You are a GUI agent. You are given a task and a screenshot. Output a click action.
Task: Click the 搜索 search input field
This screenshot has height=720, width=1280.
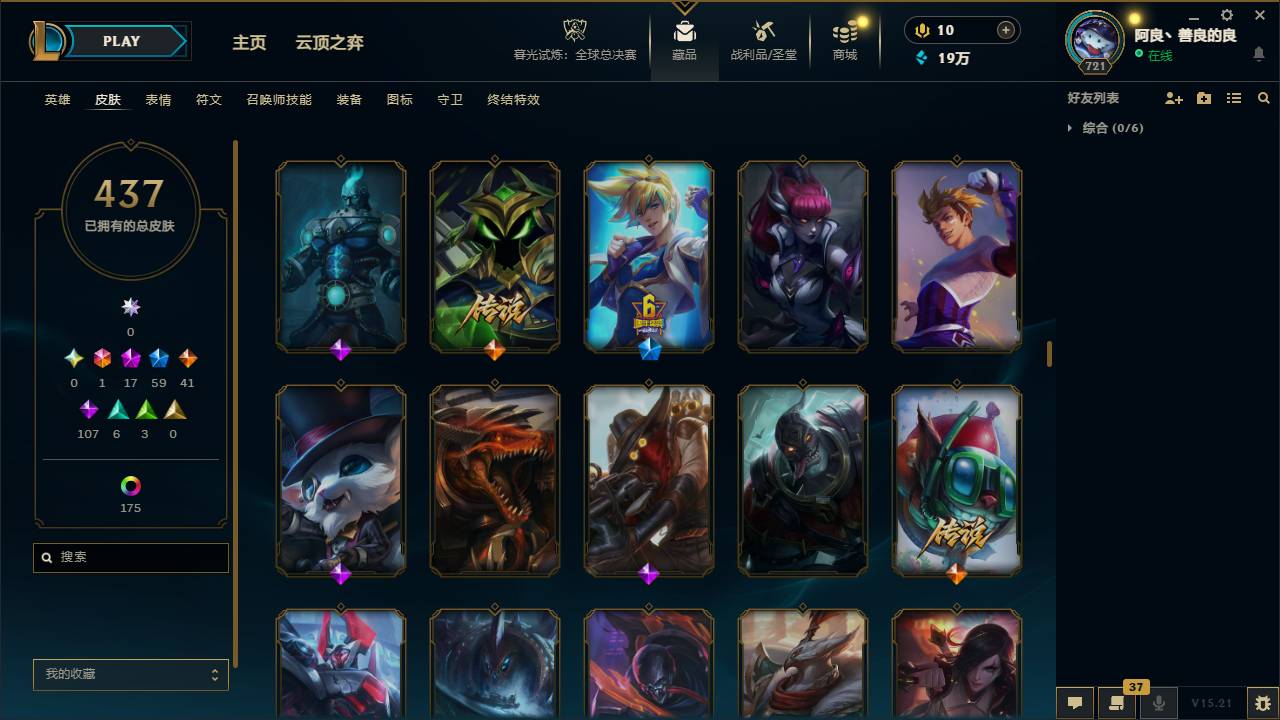130,557
